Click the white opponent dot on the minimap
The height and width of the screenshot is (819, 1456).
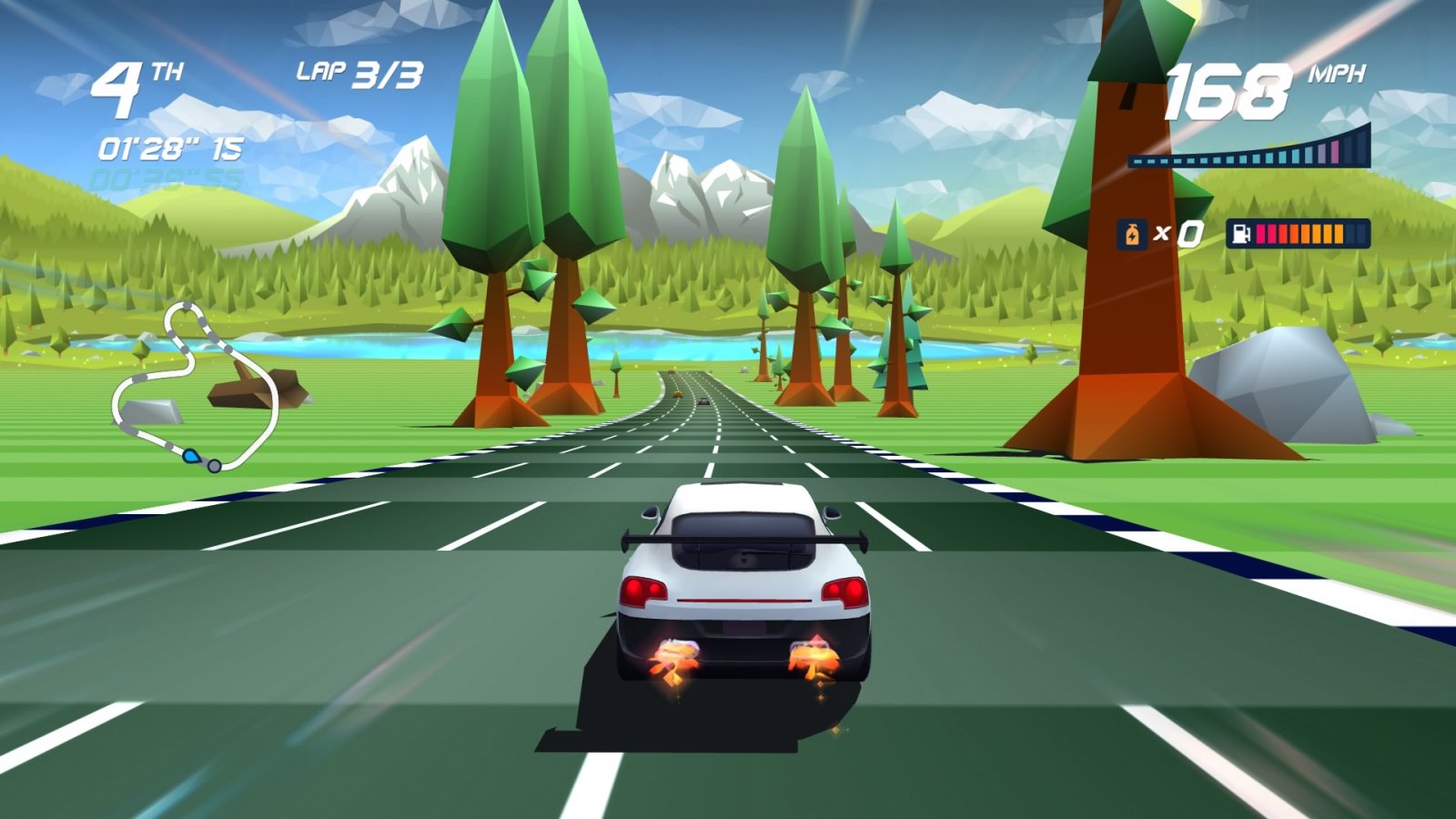pyautogui.click(x=213, y=464)
